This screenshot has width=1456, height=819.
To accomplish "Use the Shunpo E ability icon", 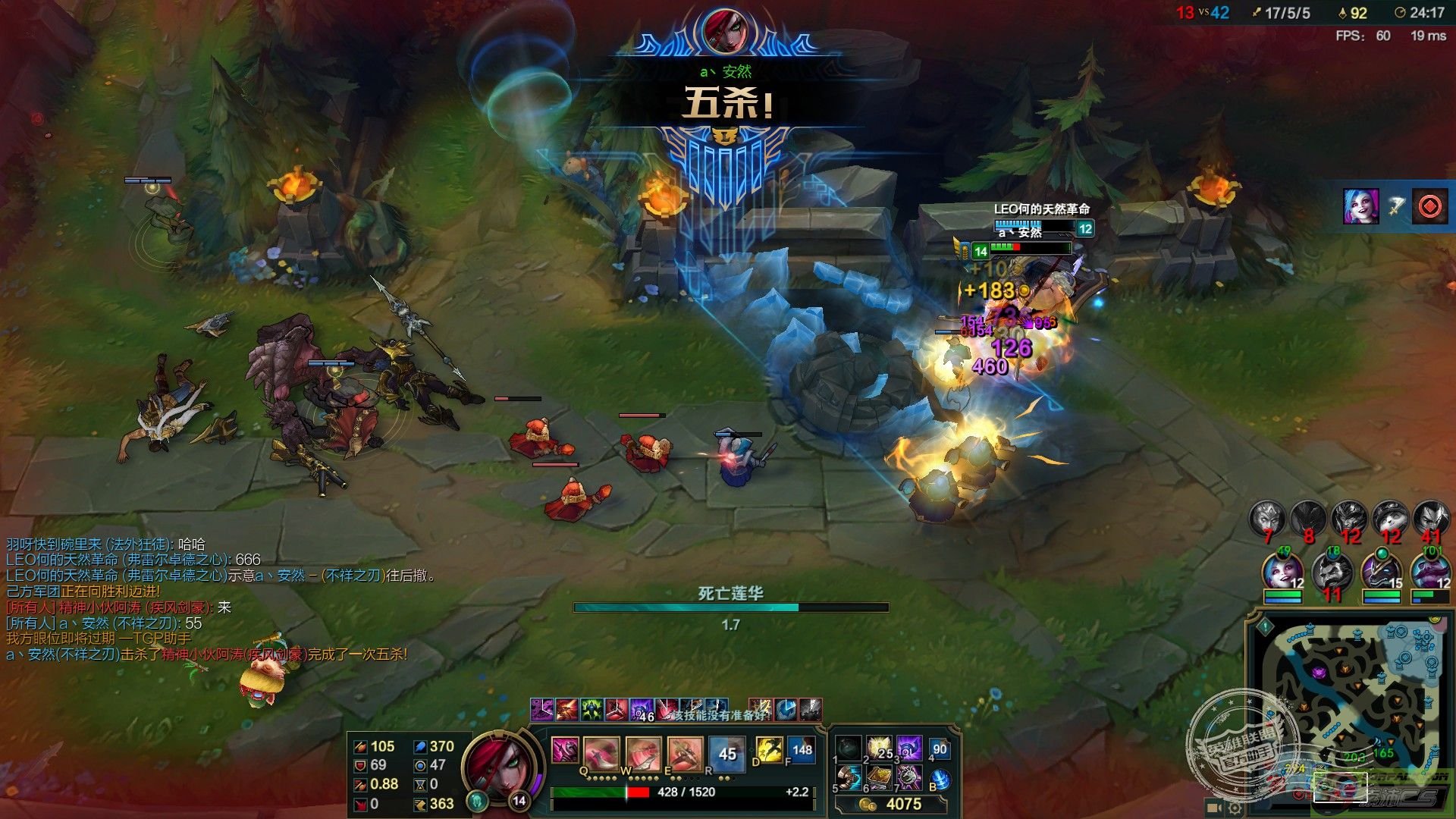I will pyautogui.click(x=685, y=753).
